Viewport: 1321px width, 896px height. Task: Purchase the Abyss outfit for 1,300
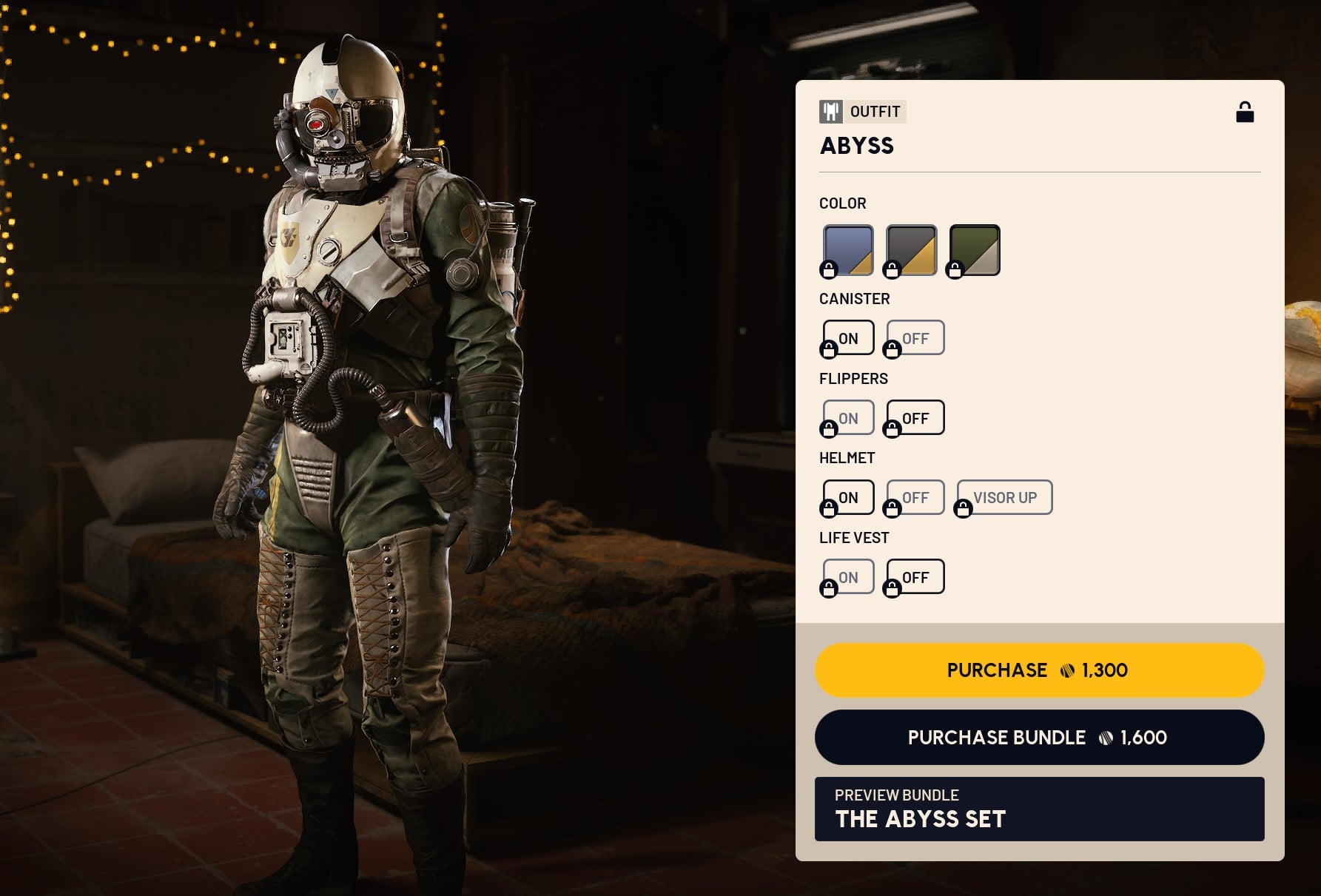tap(1039, 670)
